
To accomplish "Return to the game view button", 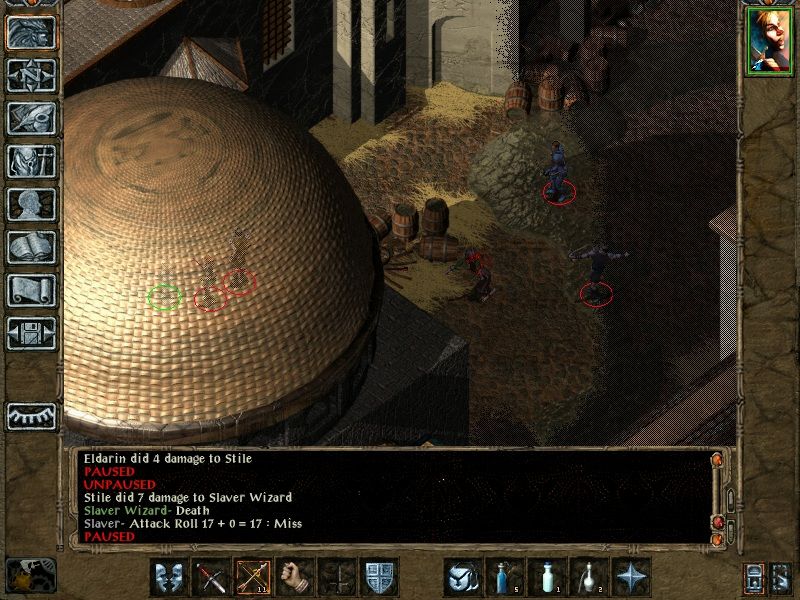I will [30, 33].
